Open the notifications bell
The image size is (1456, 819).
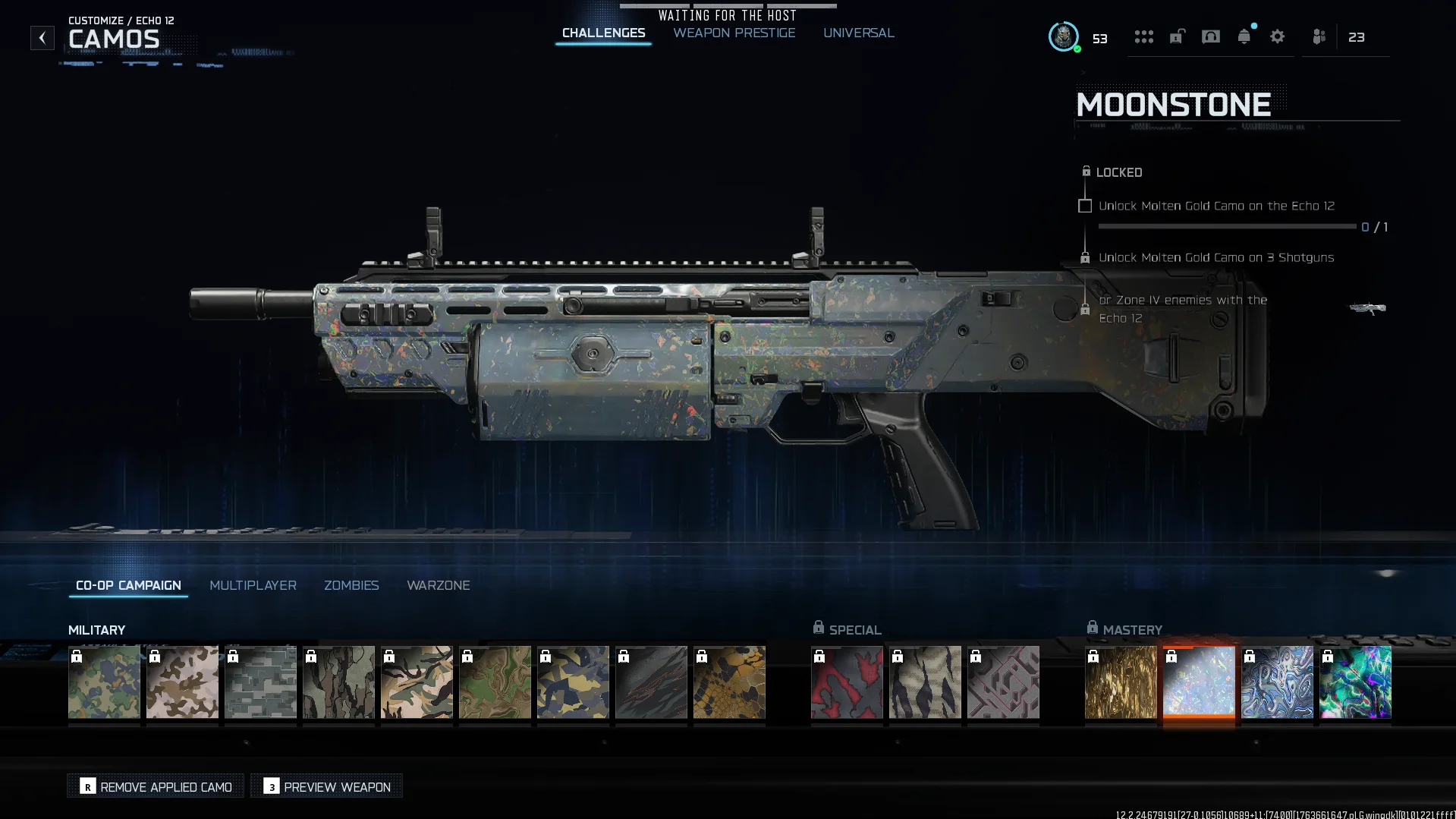pyautogui.click(x=1244, y=36)
